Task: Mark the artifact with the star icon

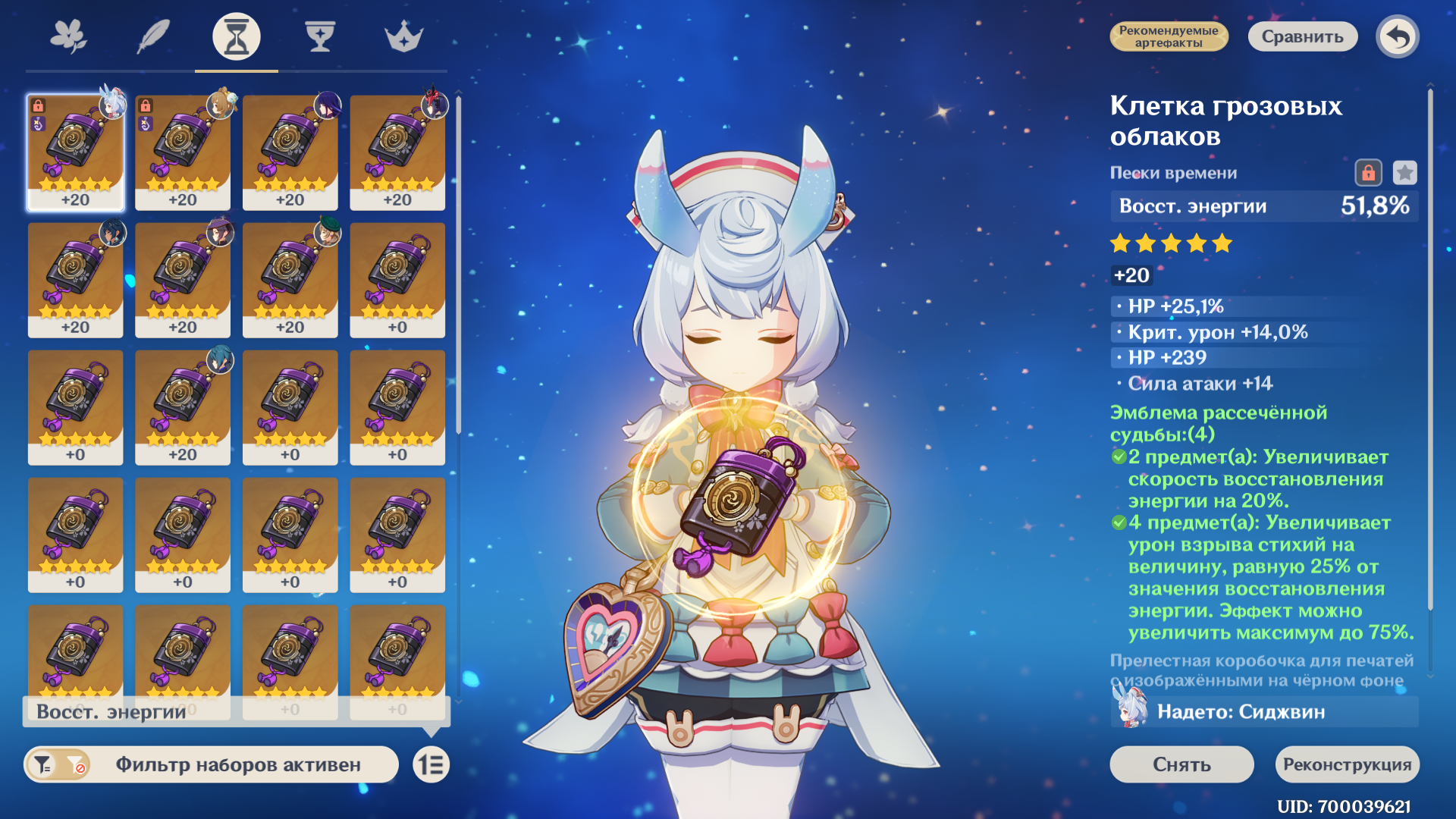Action: 1404,173
